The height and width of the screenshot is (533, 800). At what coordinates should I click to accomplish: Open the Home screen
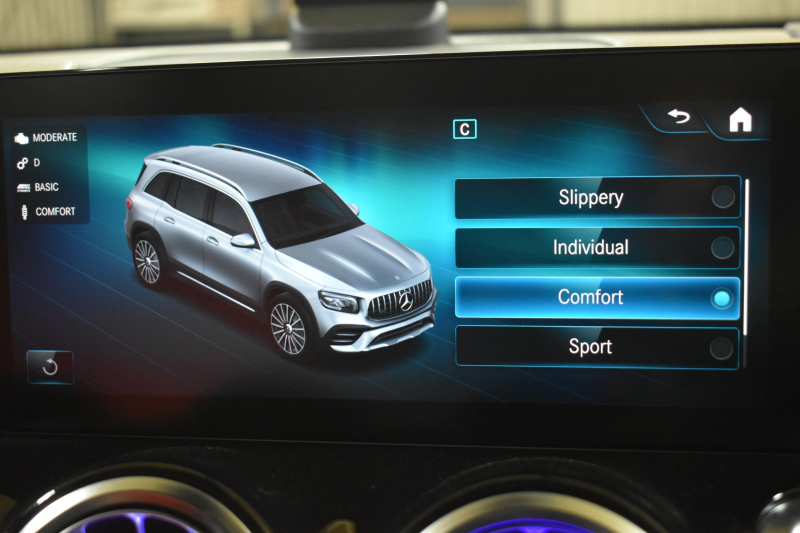coord(740,120)
